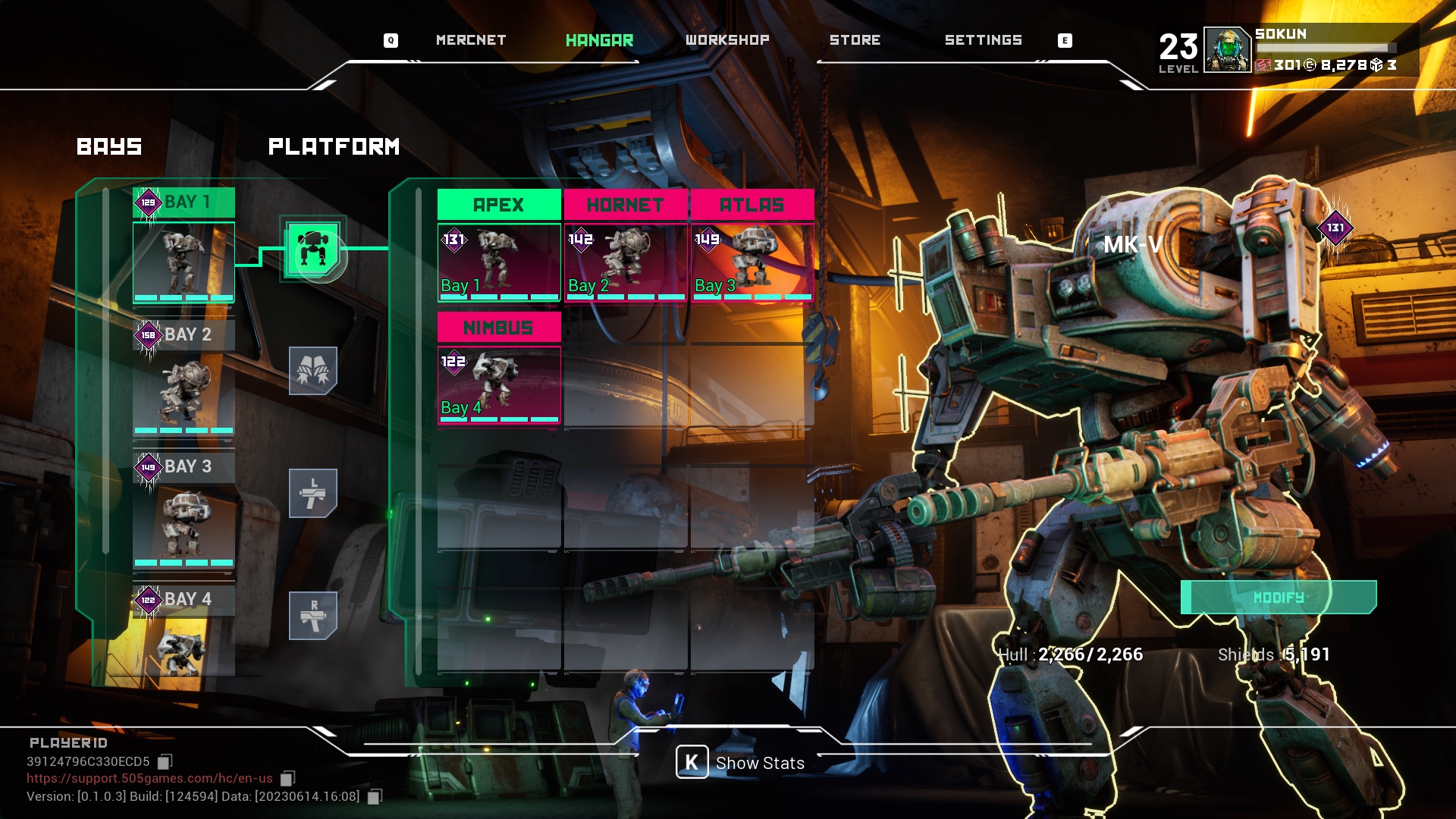Screen dimensions: 1456x819
Task: Open the Store tab
Action: click(855, 40)
